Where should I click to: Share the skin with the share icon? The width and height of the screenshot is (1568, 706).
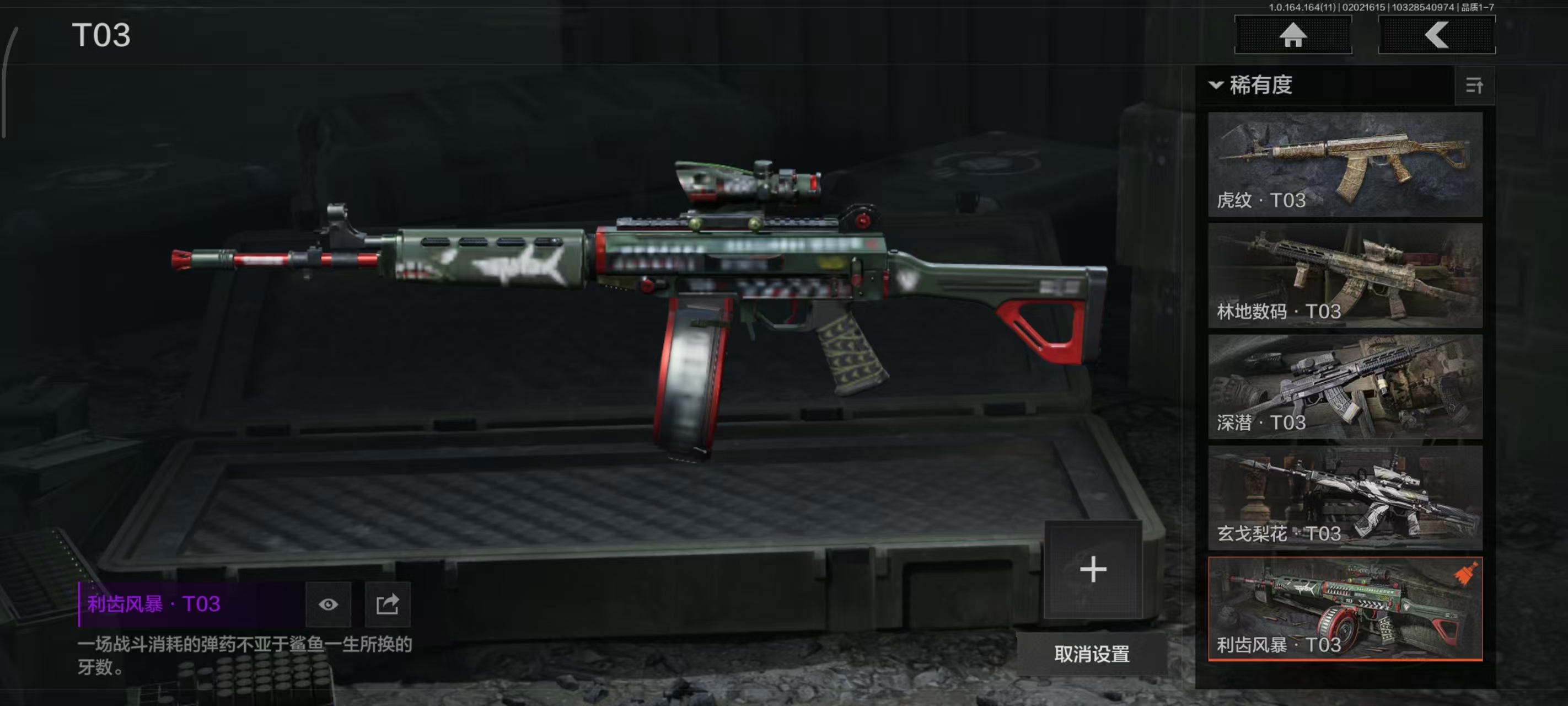point(387,605)
